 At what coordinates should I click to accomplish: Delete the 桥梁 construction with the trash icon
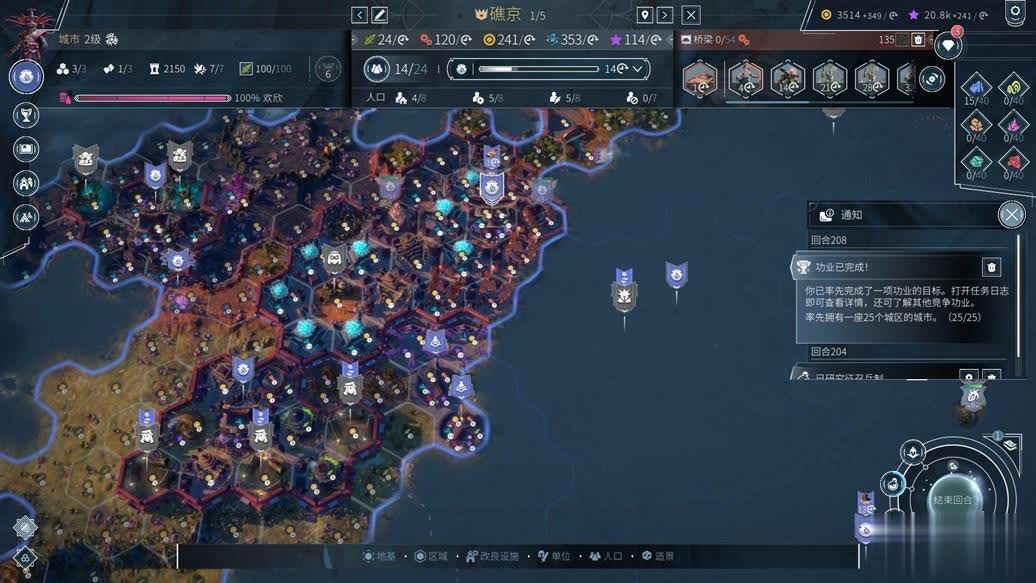(918, 40)
